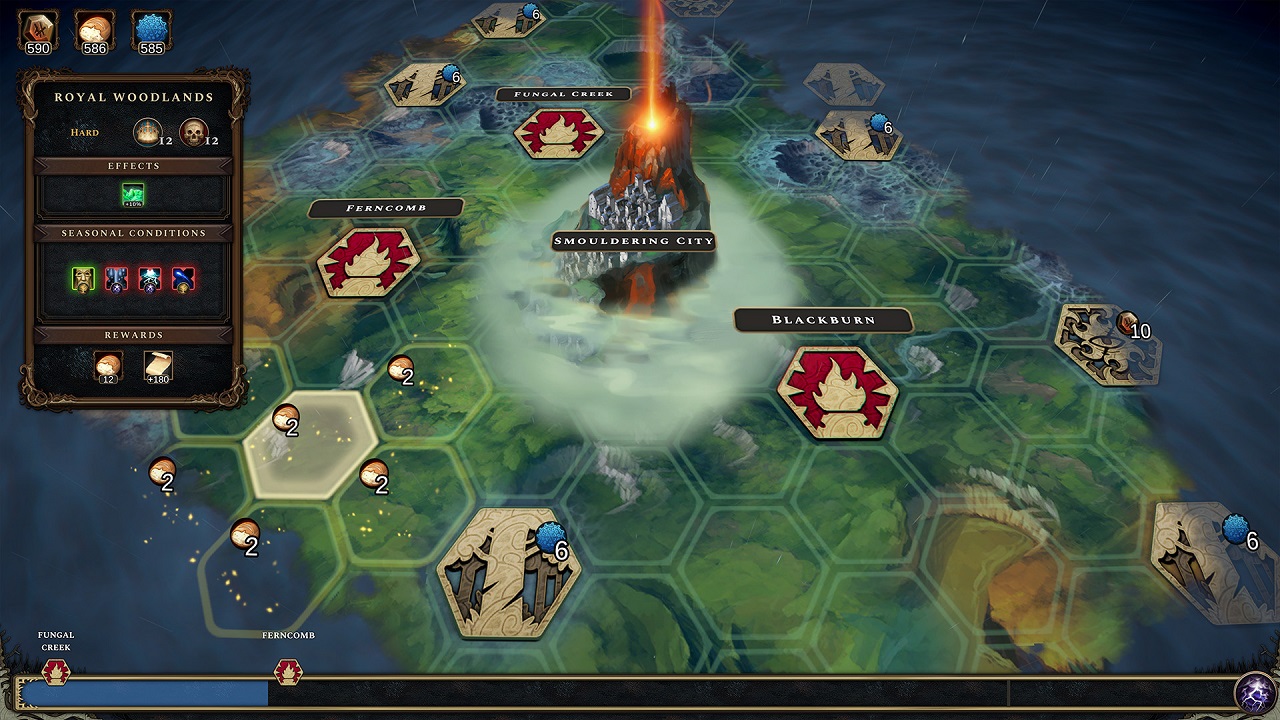Click the Fungal Creek timeline marker

point(56,671)
